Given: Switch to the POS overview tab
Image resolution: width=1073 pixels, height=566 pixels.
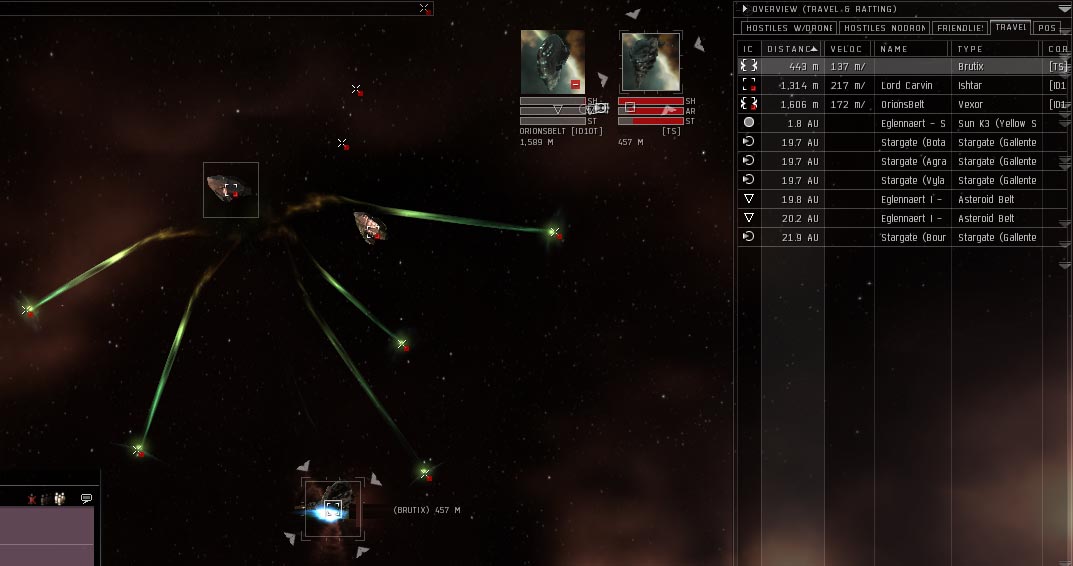Looking at the screenshot, I should tap(1046, 28).
